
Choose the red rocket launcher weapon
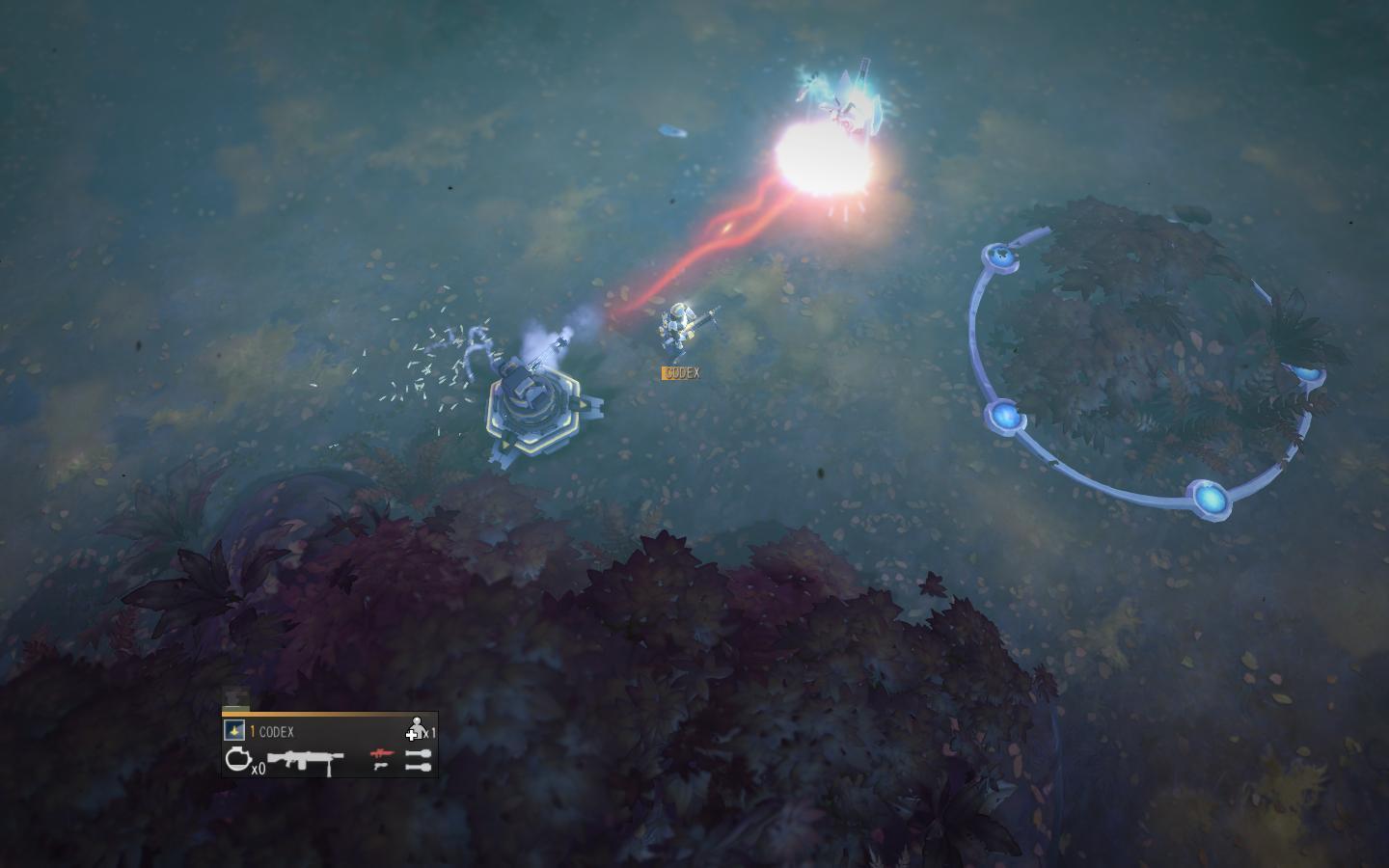(382, 753)
